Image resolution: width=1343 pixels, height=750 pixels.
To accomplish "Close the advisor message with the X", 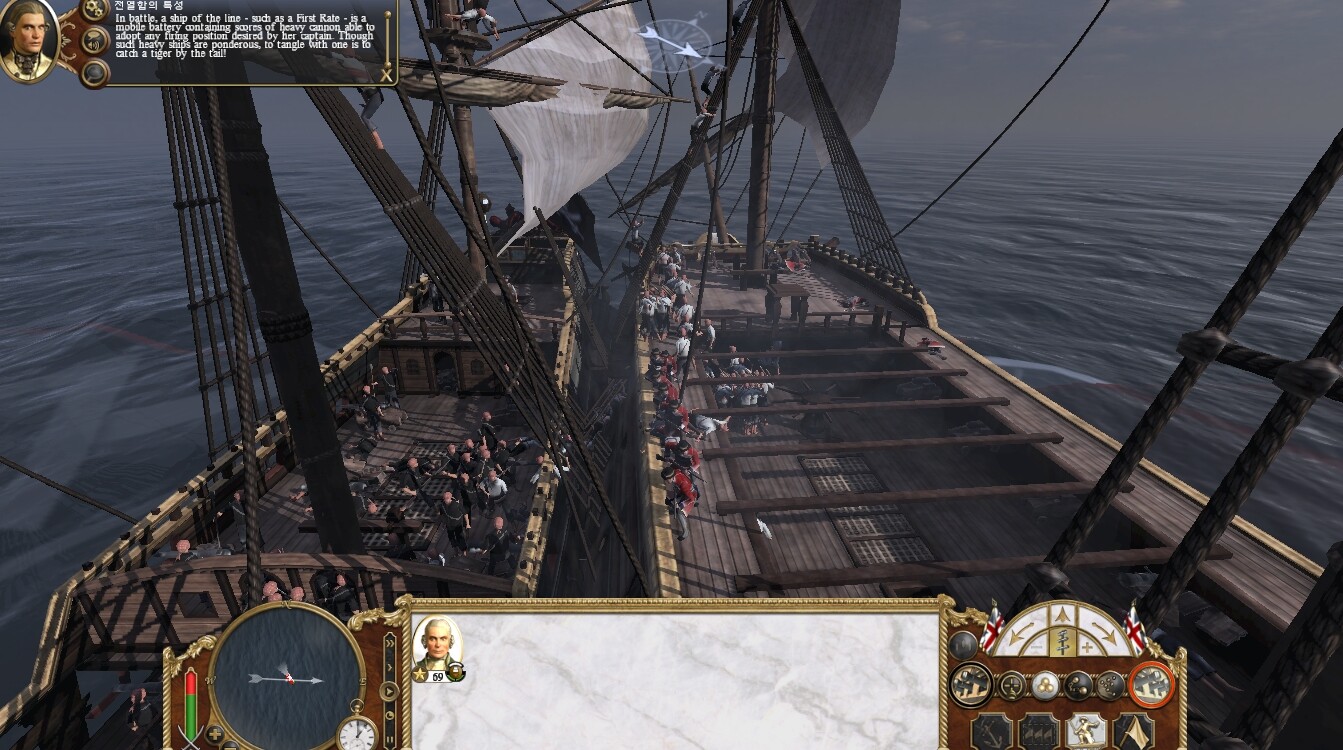I will 387,74.
